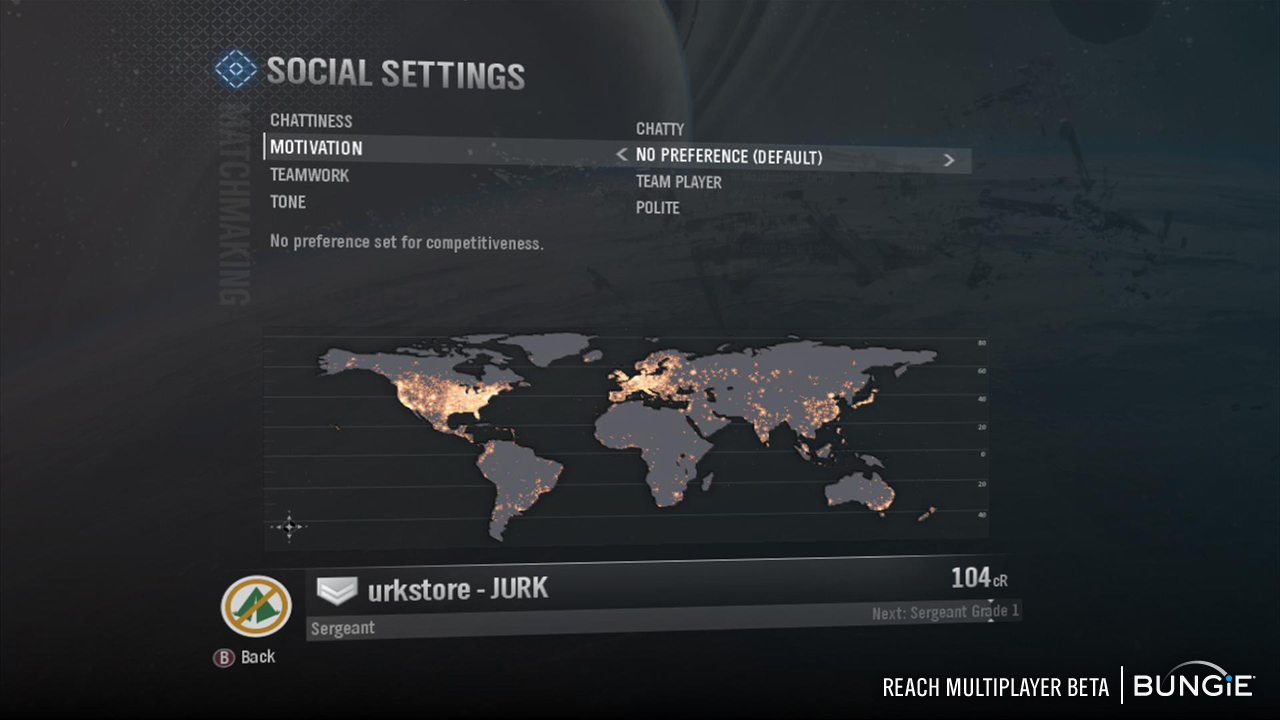Click the green player emblem icon
The height and width of the screenshot is (720, 1280).
[256, 606]
